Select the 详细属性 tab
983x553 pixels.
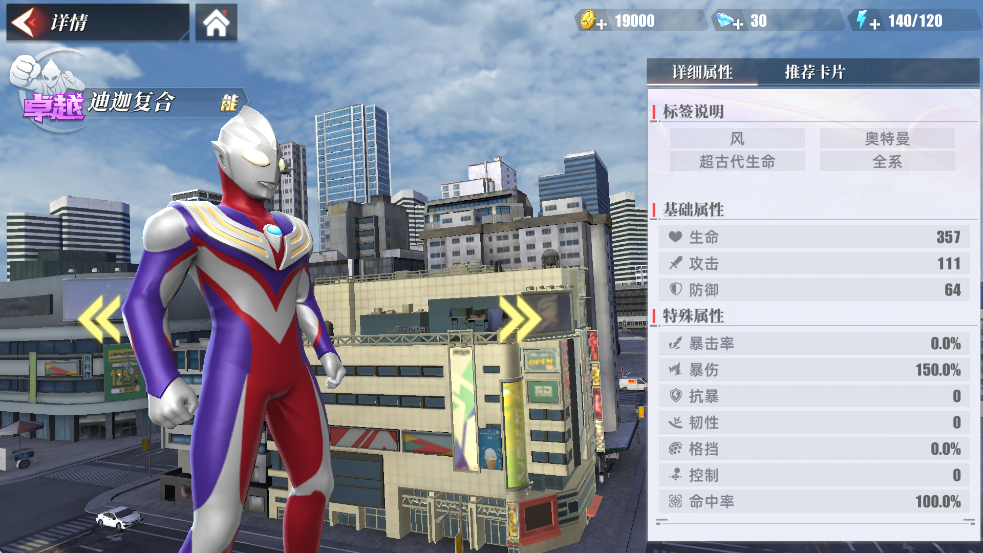(702, 73)
